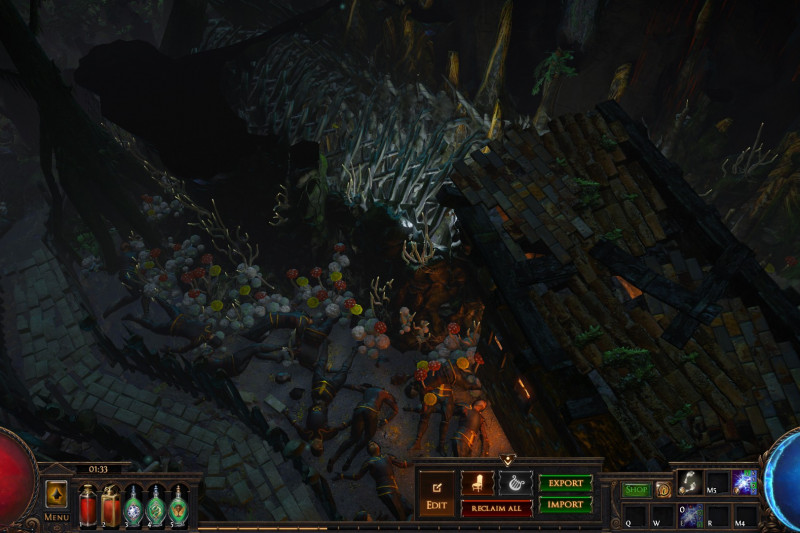Collapse the hideout panel arrow

507,460
